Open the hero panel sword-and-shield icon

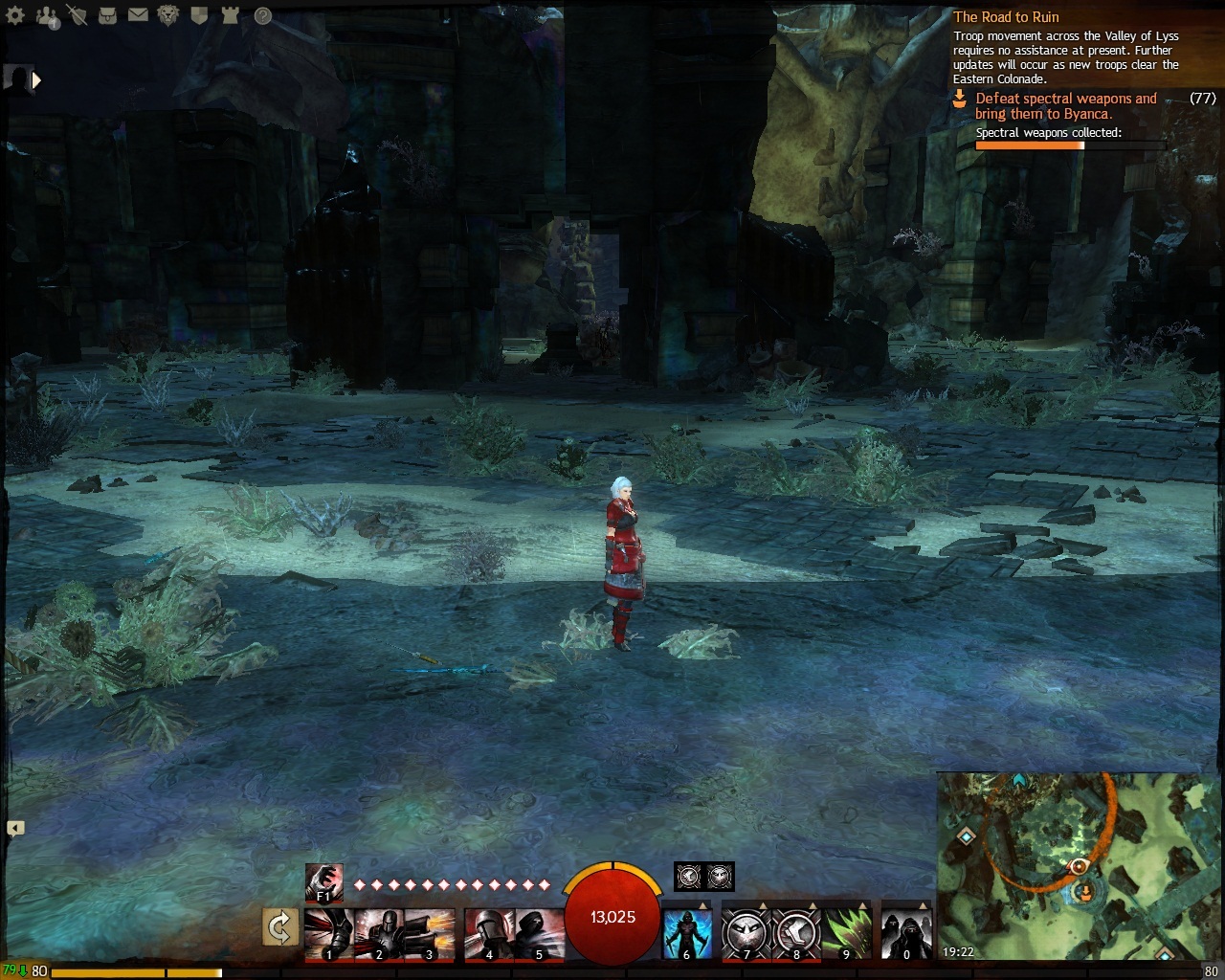(x=77, y=15)
